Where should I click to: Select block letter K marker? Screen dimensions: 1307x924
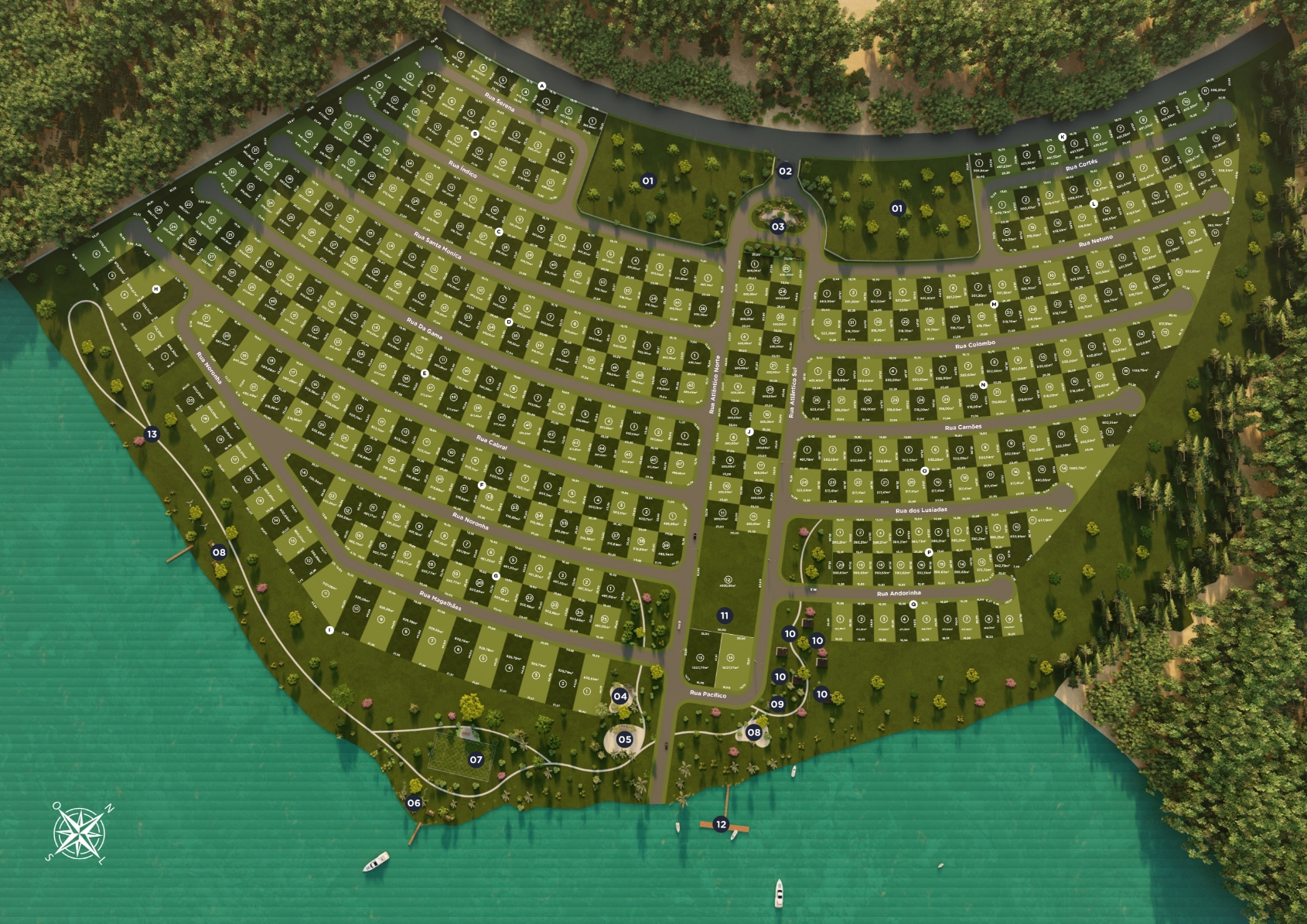1063,137
